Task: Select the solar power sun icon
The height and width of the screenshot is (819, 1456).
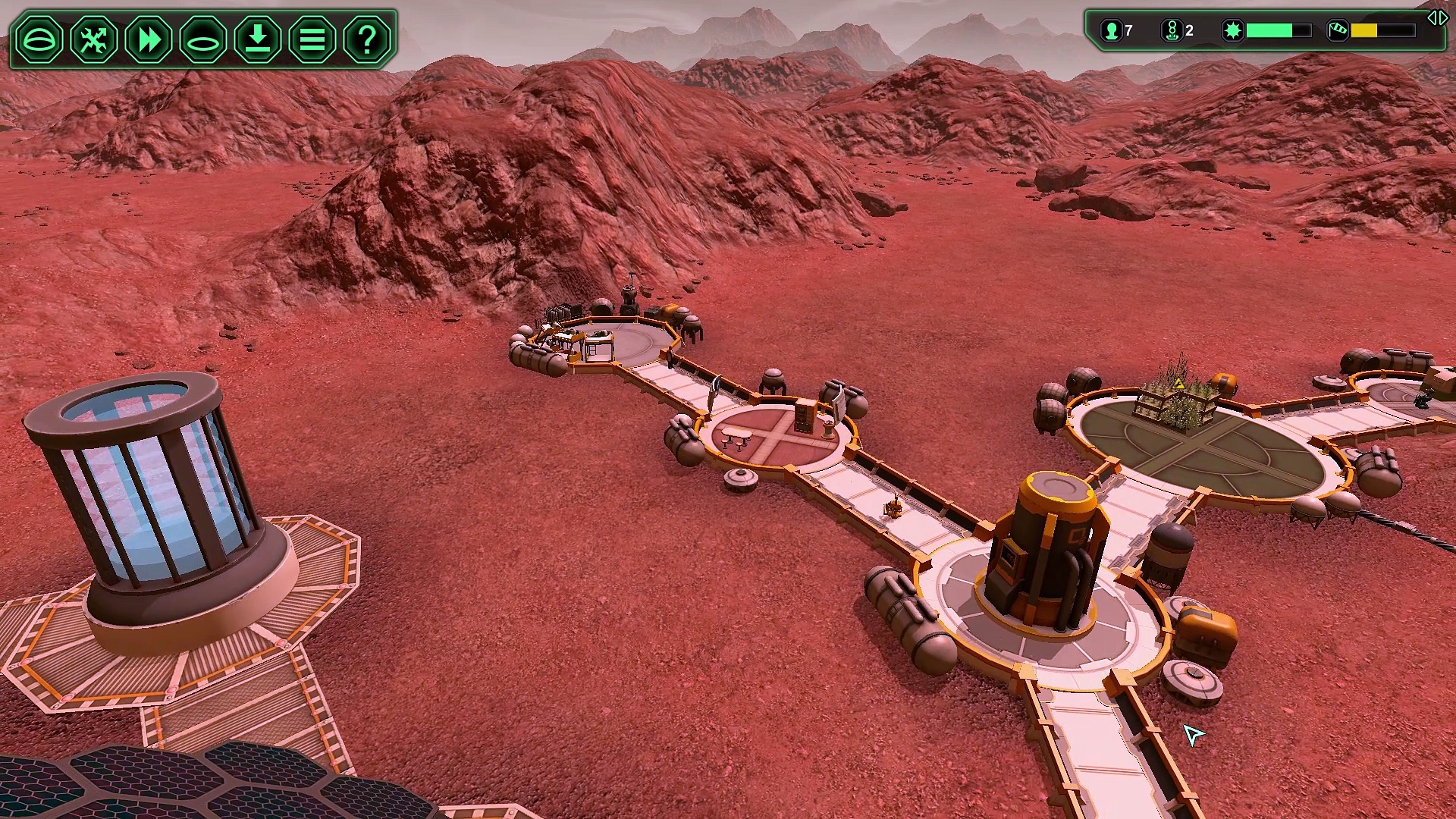Action: coord(1233,31)
